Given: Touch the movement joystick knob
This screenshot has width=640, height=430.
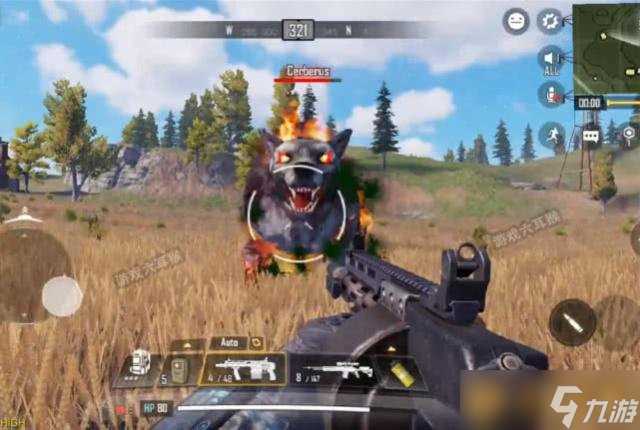Looking at the screenshot, I should click(x=62, y=295).
